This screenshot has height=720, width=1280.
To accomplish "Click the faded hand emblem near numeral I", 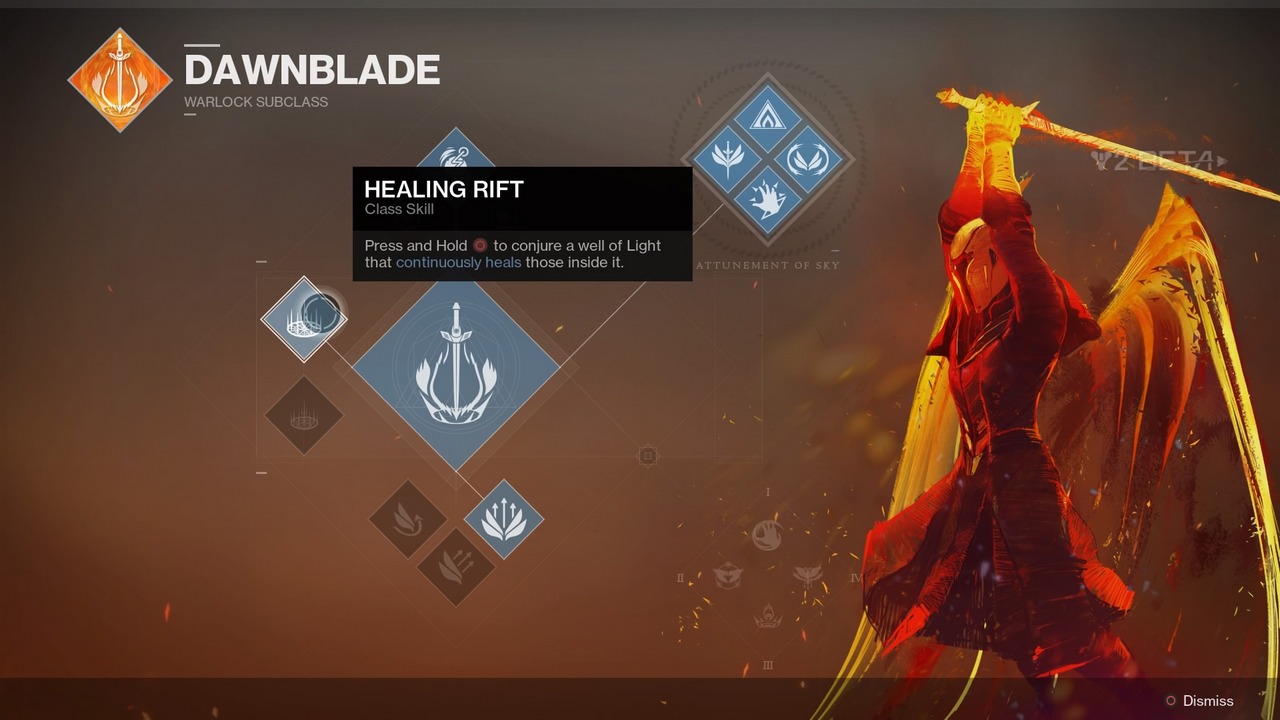I will [x=766, y=533].
